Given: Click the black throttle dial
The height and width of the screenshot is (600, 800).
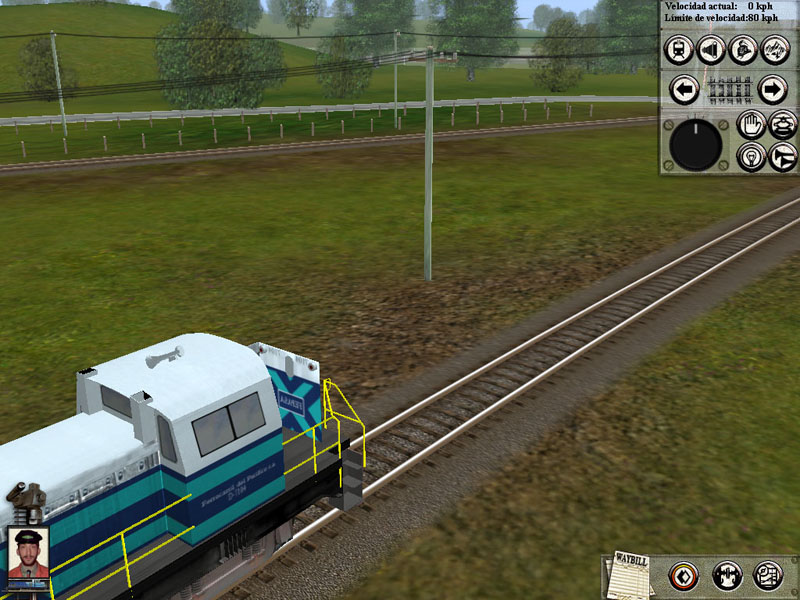Looking at the screenshot, I should [695, 144].
